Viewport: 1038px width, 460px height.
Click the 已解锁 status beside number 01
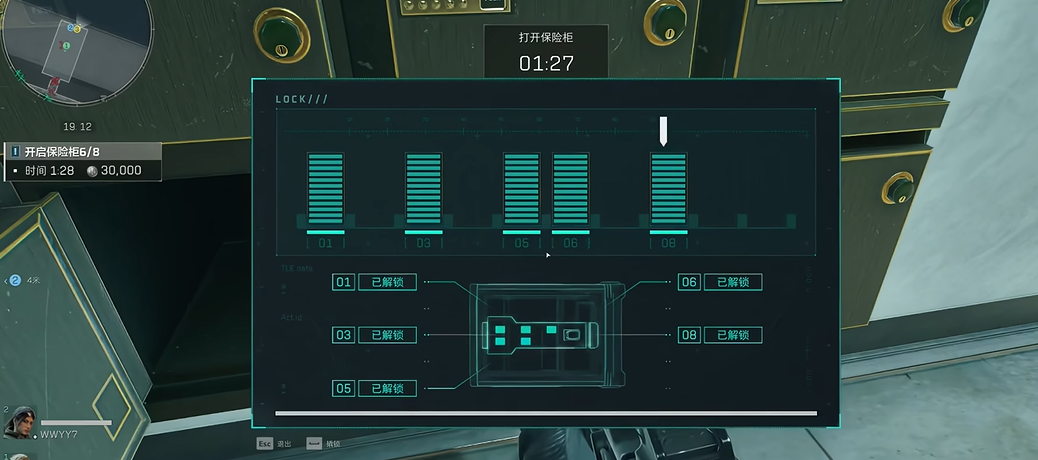387,282
